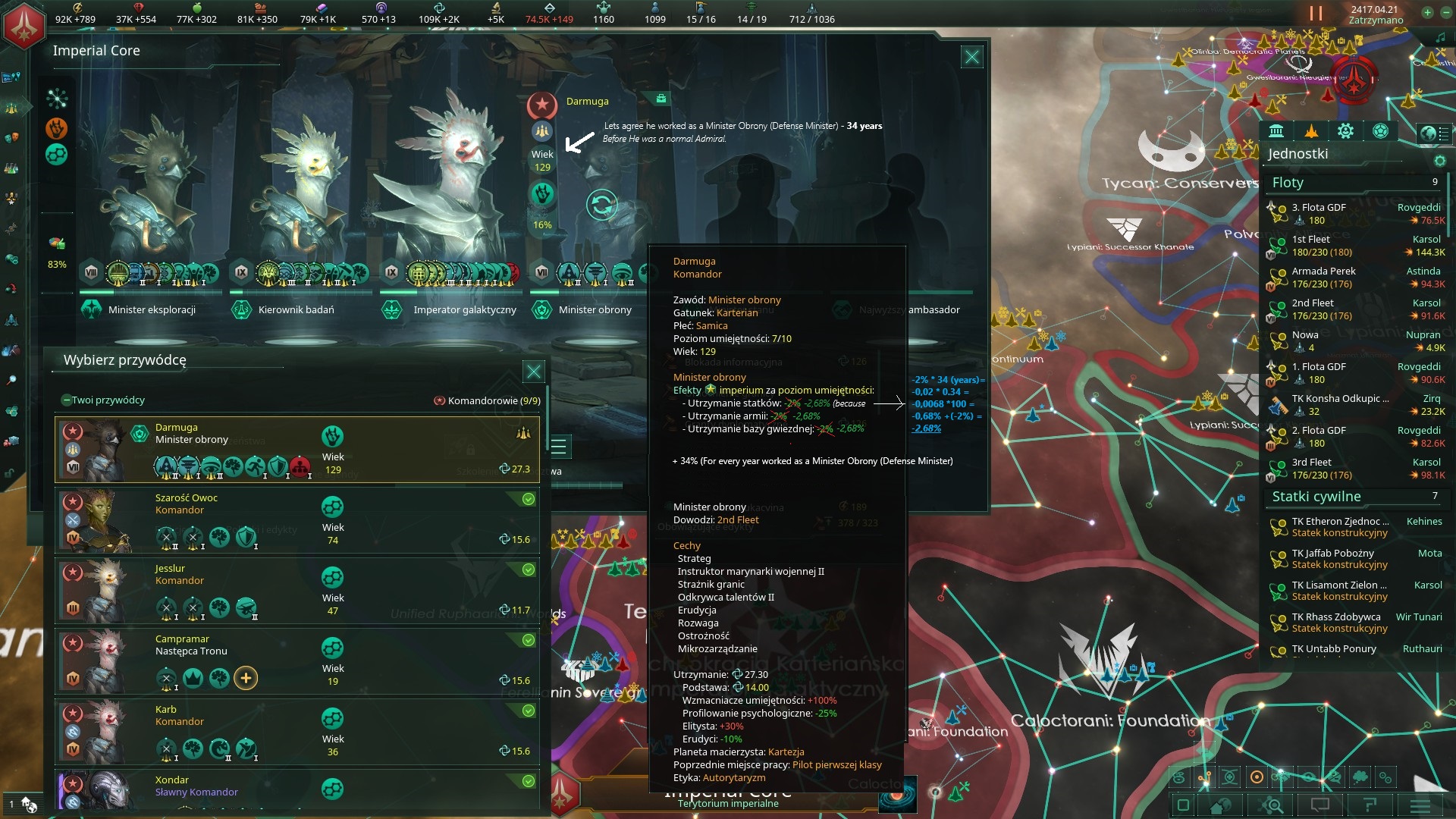Click Darmuga's 16% circular progress indicator

pyautogui.click(x=541, y=202)
